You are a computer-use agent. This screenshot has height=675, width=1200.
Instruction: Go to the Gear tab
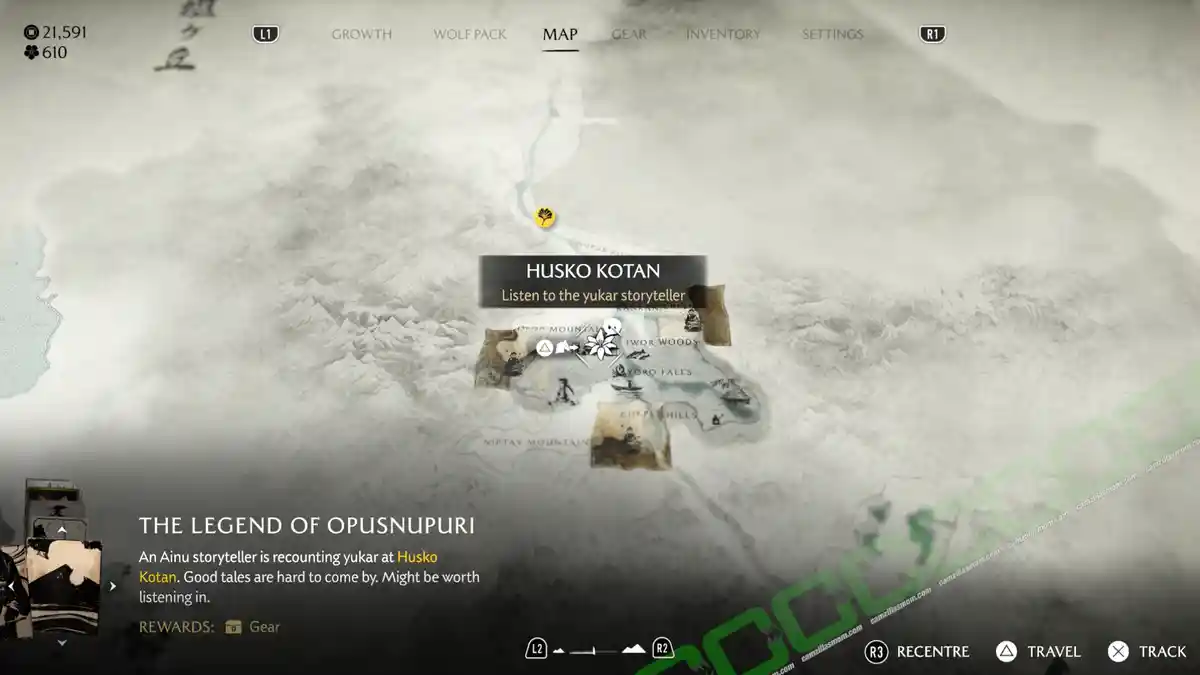pos(629,34)
